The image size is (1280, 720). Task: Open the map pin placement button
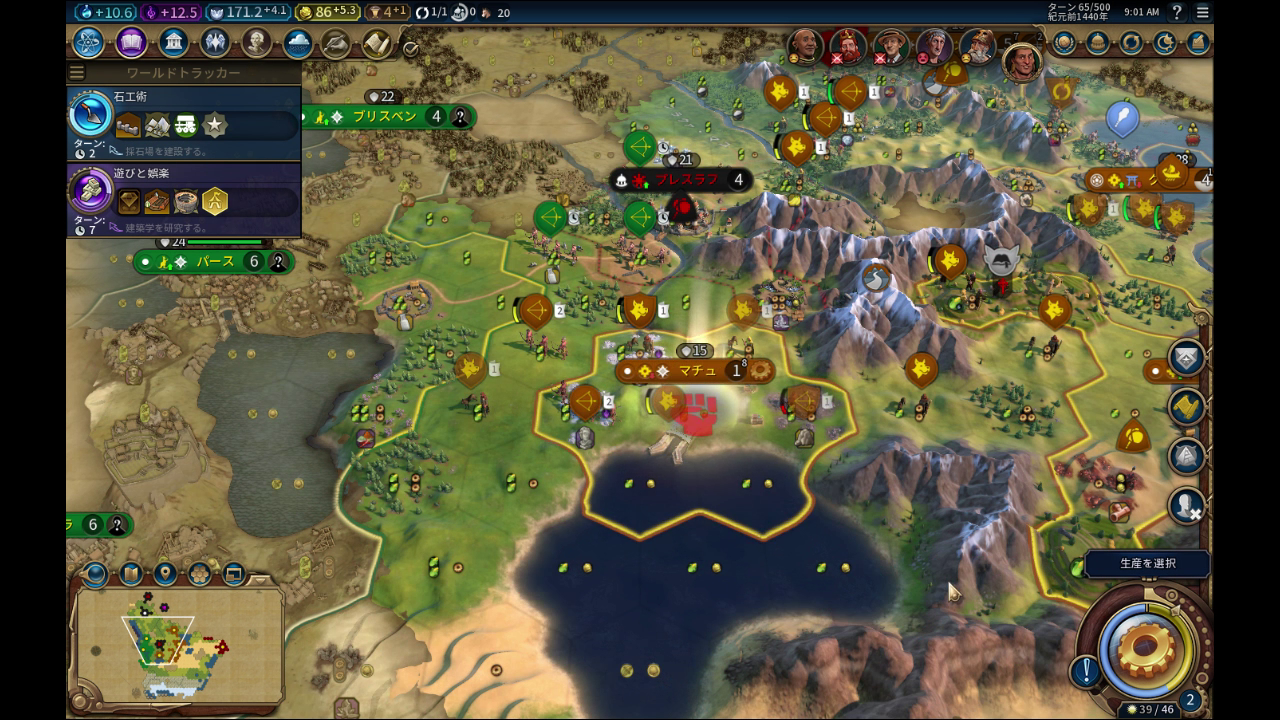tap(165, 574)
